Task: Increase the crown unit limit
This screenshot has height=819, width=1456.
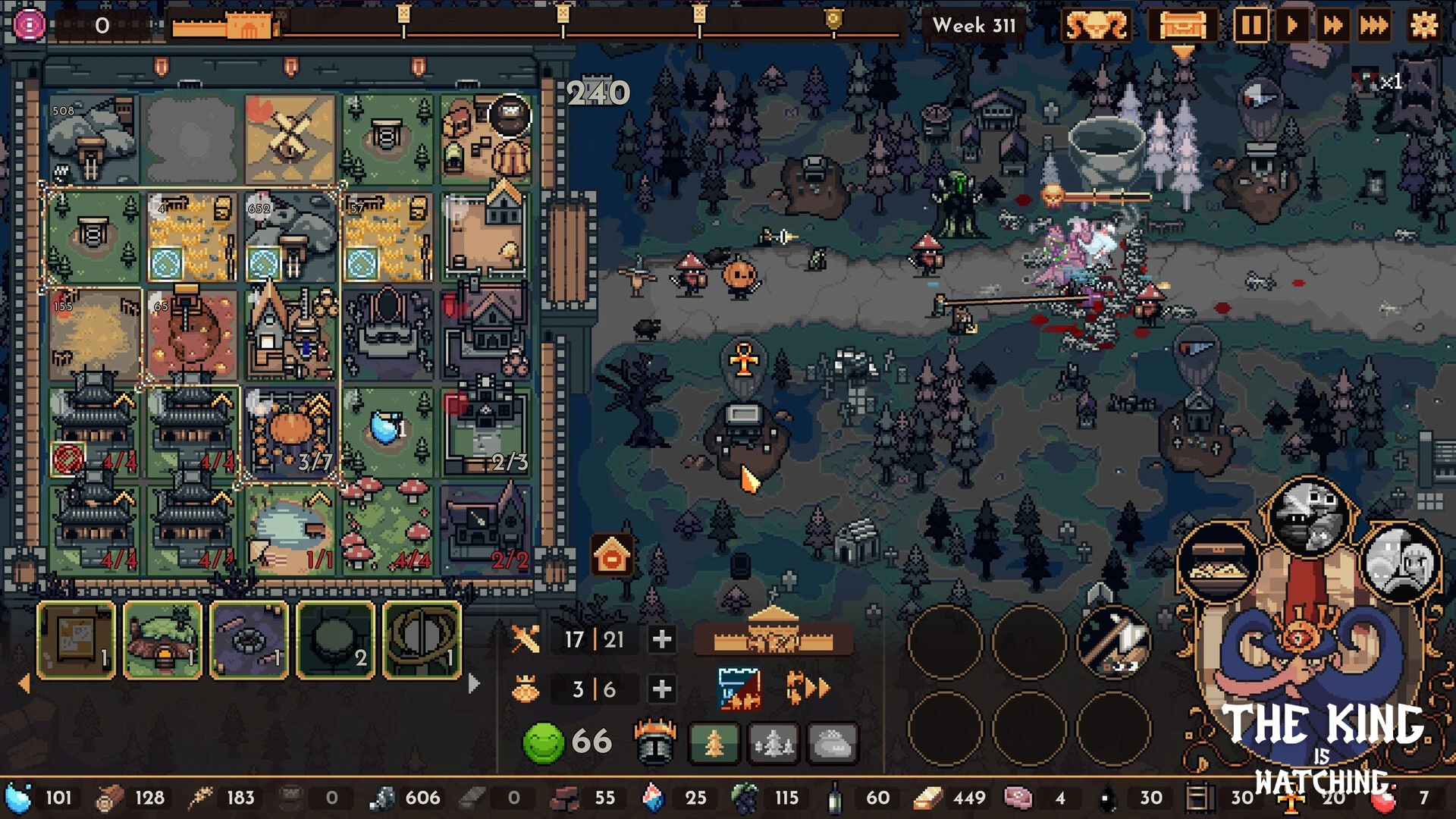Action: (661, 689)
